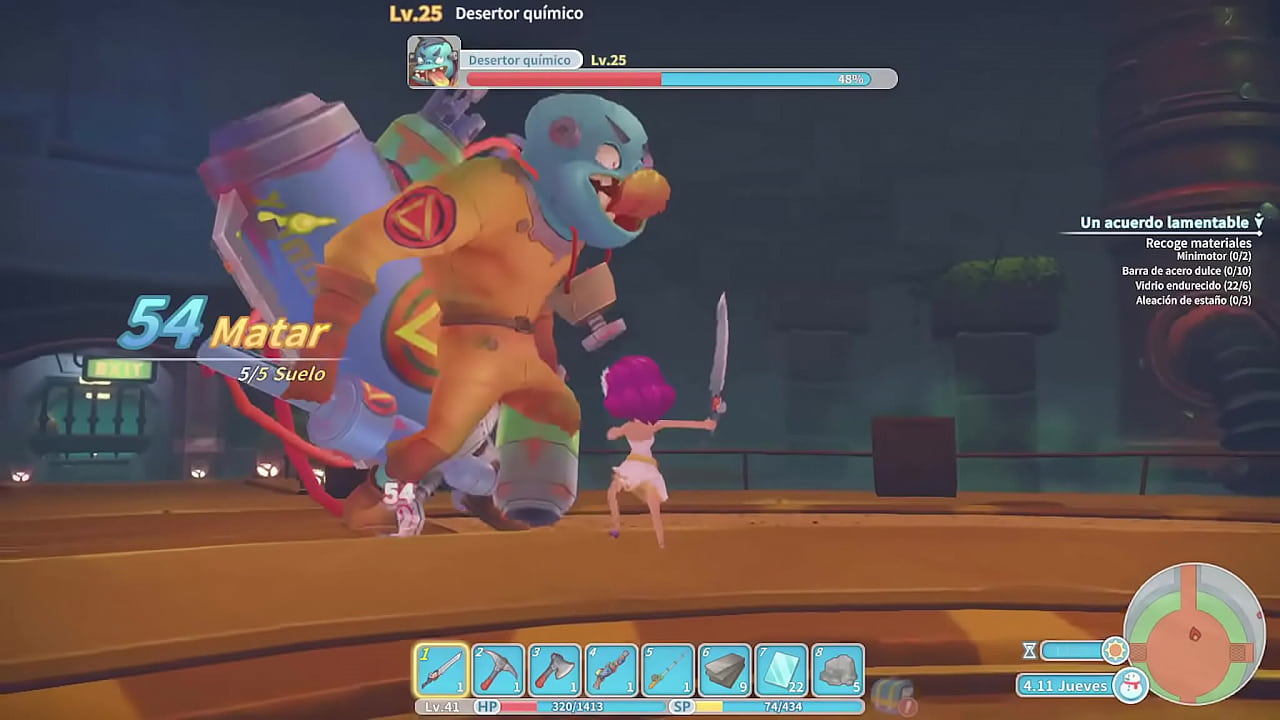Collapse the 'Un acuerdo lamentable' quest tracker
The height and width of the screenshot is (720, 1280).
pyautogui.click(x=1258, y=221)
